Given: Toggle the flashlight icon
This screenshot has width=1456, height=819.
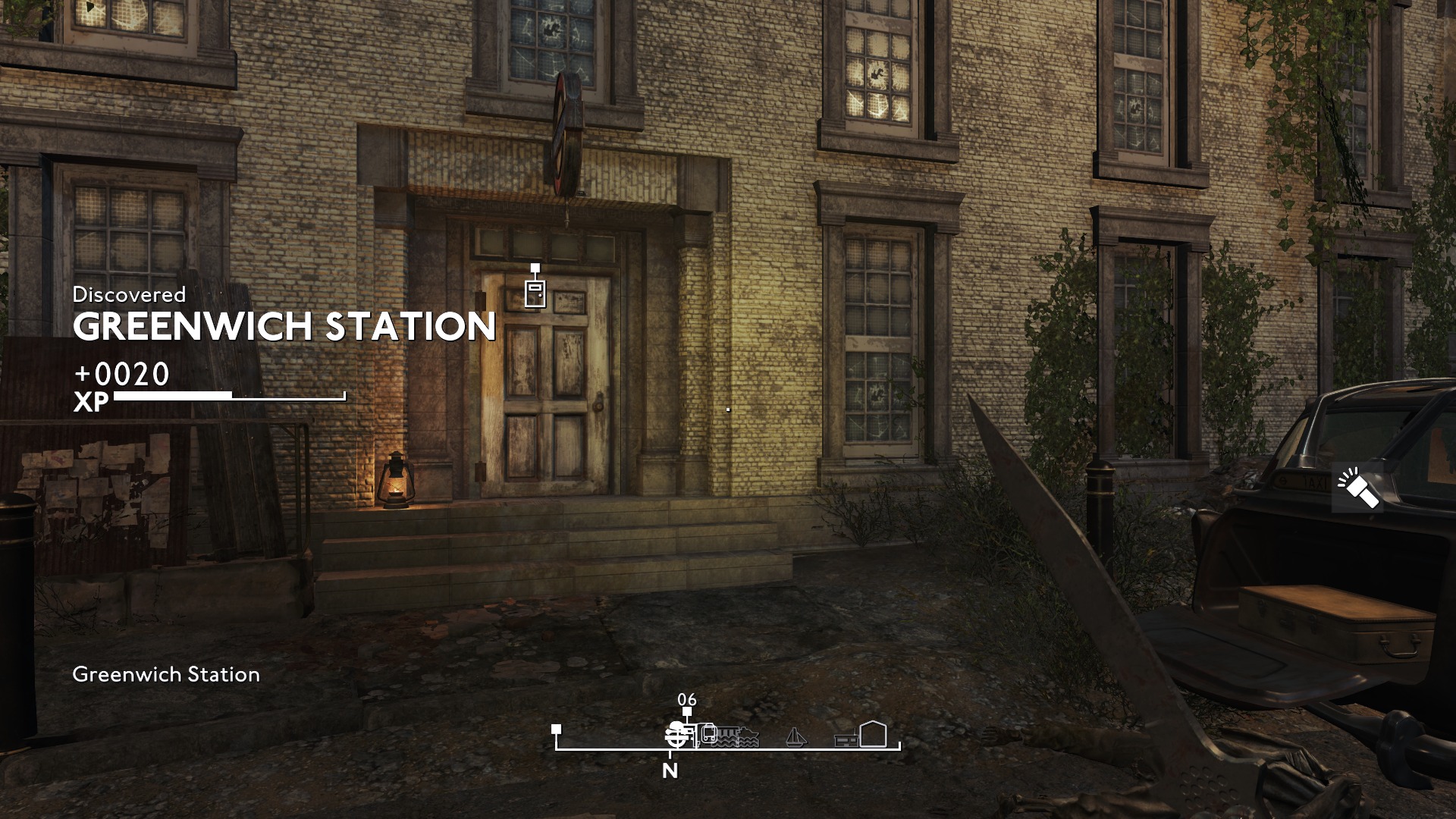Looking at the screenshot, I should point(1357,489).
